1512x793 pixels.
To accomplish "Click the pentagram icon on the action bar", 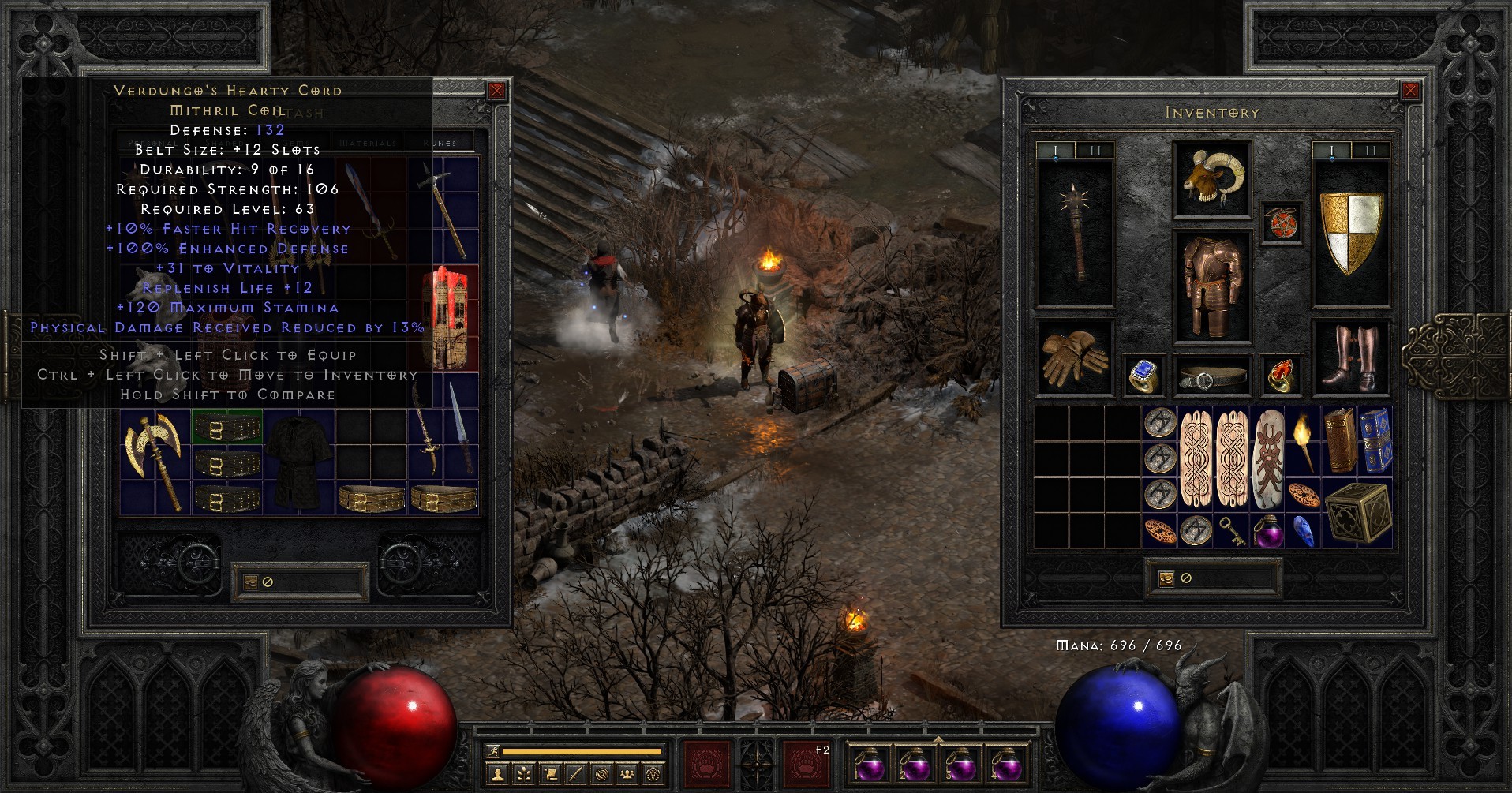I will pyautogui.click(x=653, y=774).
